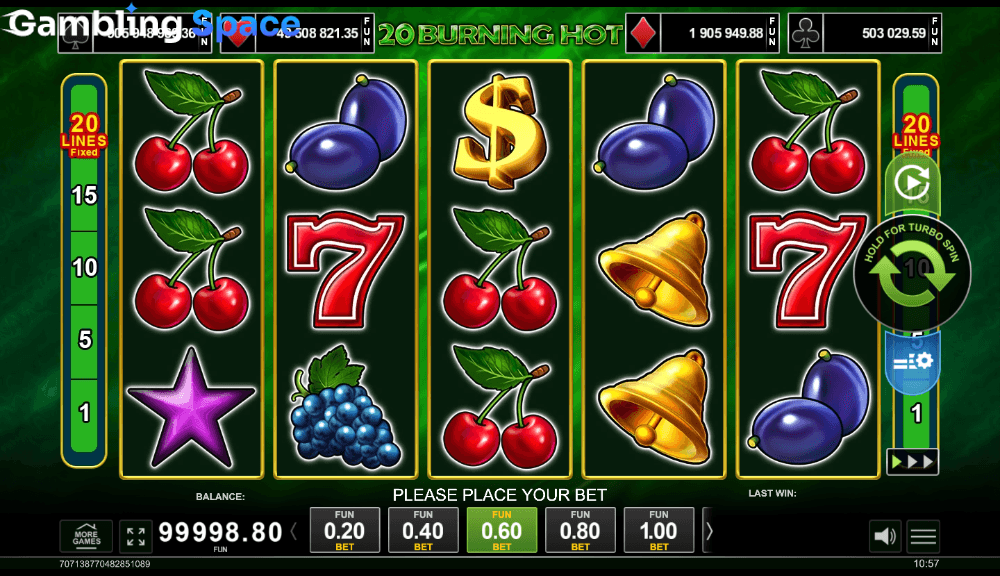Image resolution: width=1000 pixels, height=576 pixels.
Task: Open the blue game settings button
Action: coord(912,361)
